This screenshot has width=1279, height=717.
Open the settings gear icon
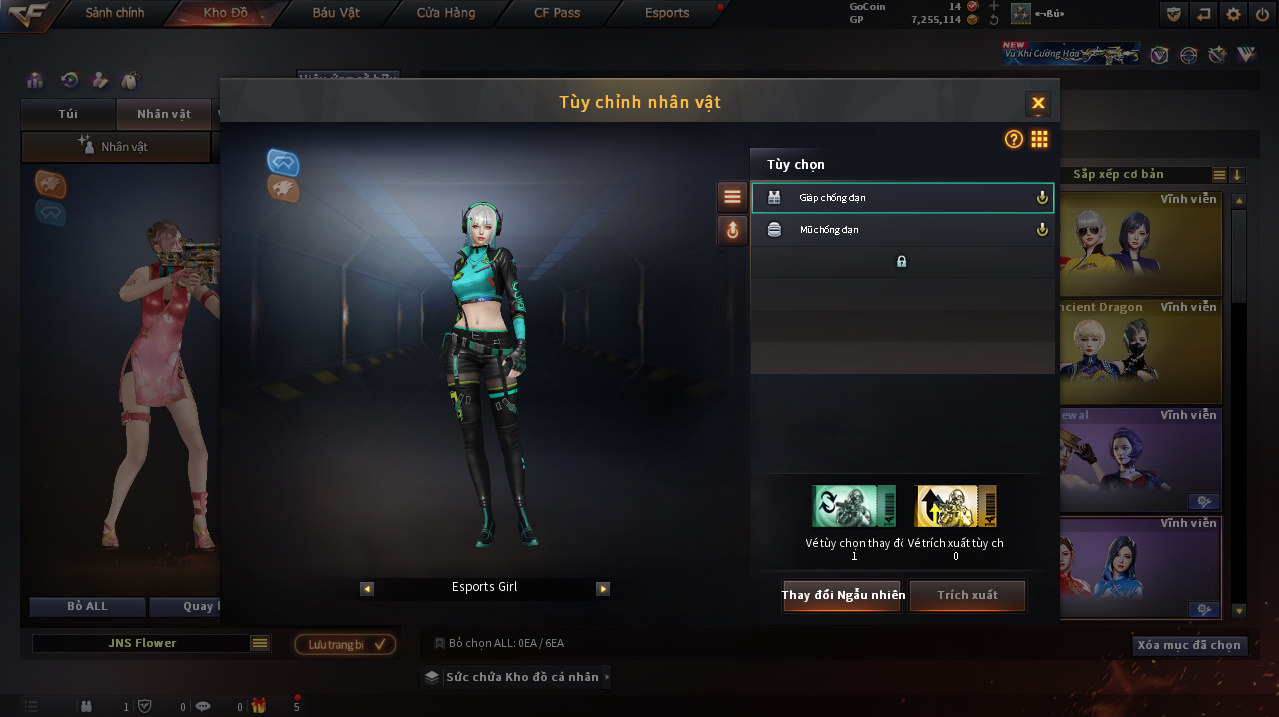(1234, 14)
